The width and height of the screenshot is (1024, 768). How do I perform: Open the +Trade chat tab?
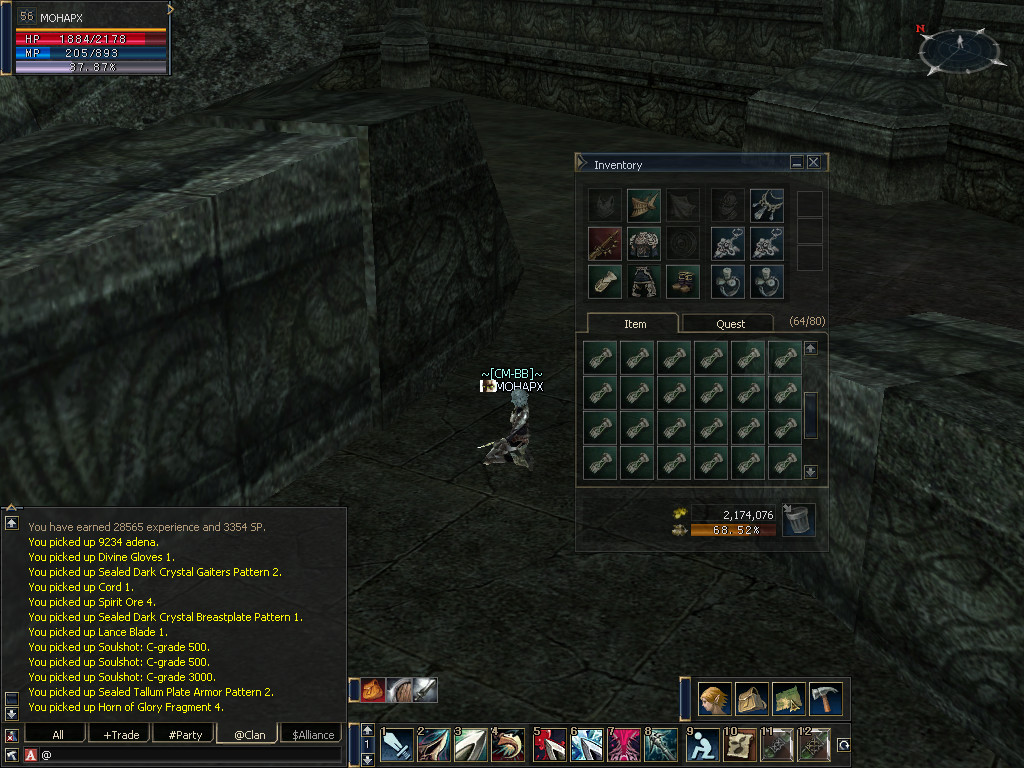(x=121, y=734)
